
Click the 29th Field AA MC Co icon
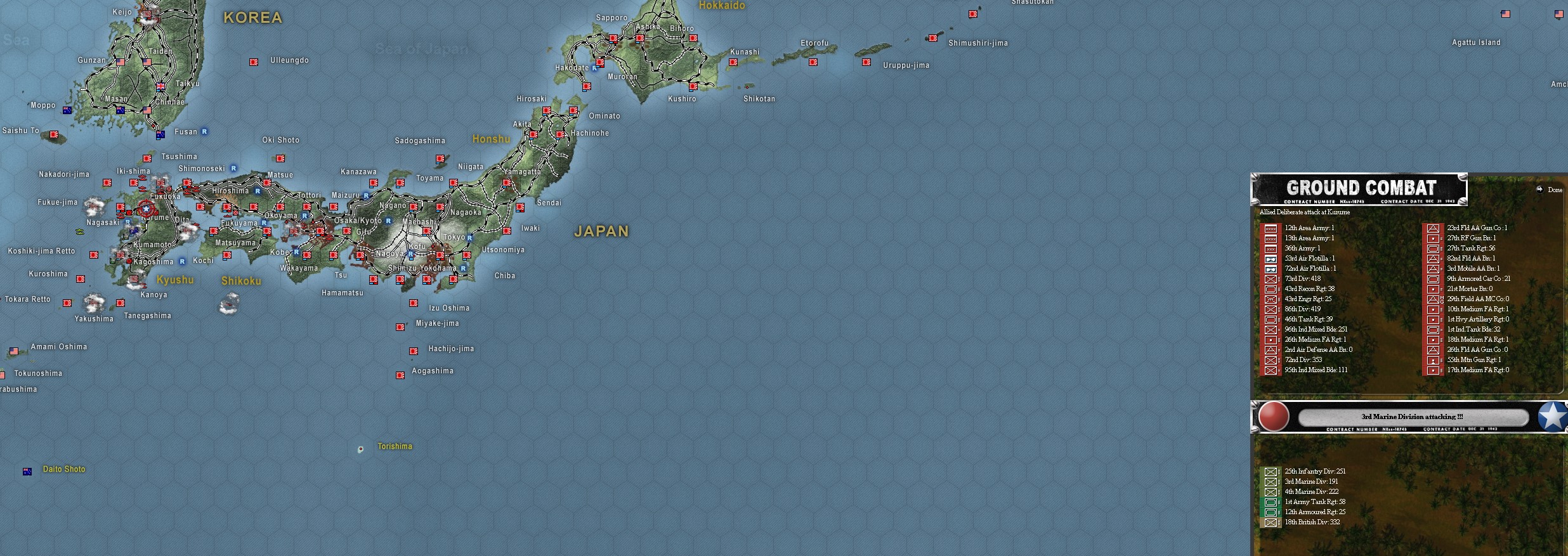(x=1432, y=299)
